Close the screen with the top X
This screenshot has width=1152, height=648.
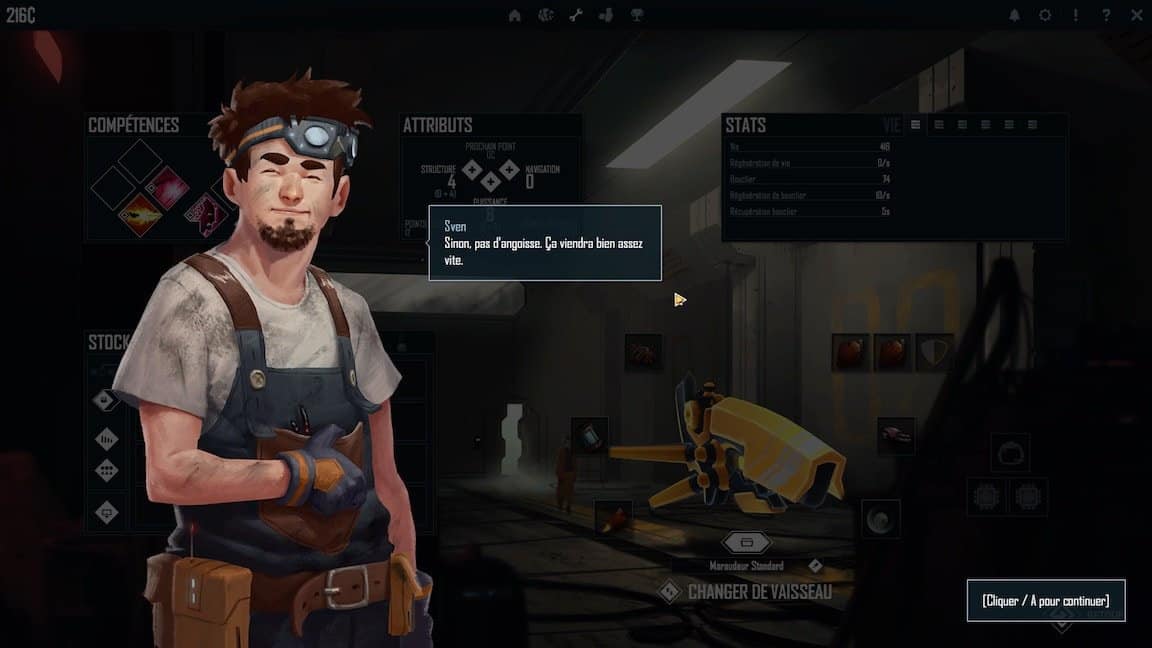point(1137,15)
